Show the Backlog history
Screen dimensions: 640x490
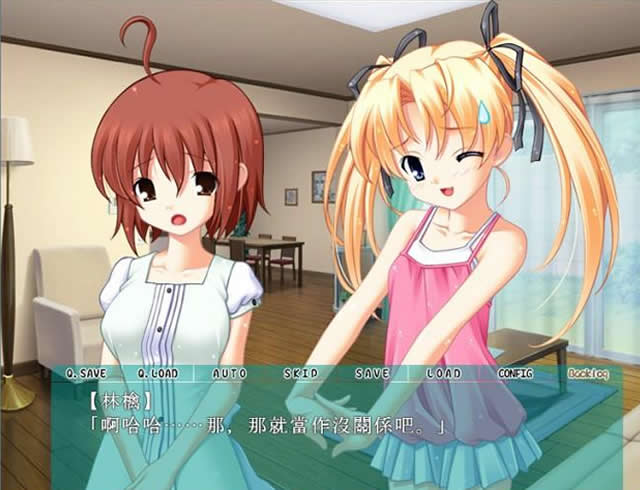point(587,374)
